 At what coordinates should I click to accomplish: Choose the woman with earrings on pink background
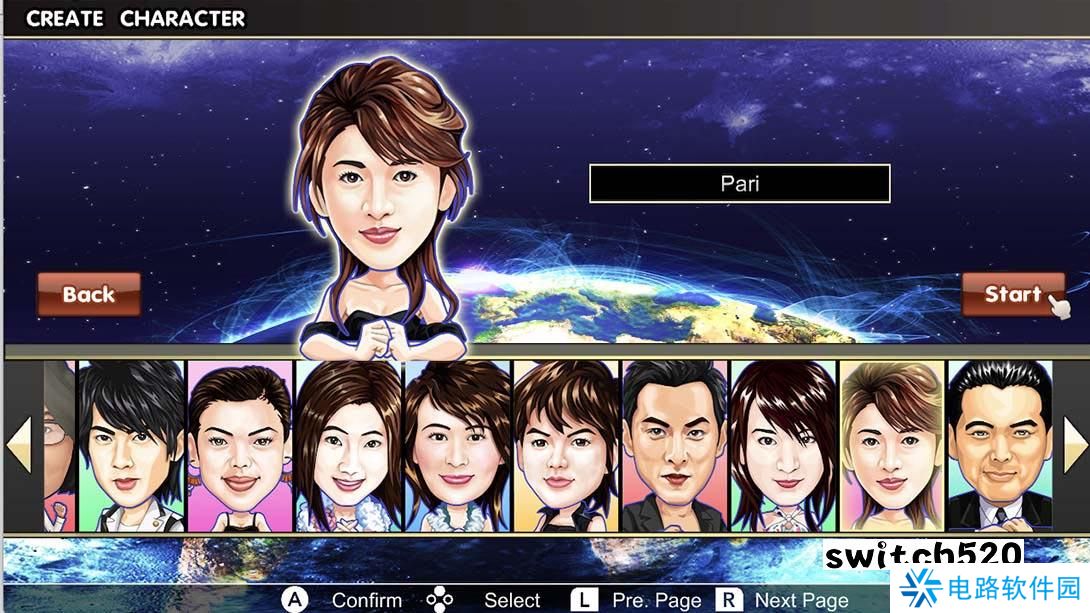click(x=240, y=446)
